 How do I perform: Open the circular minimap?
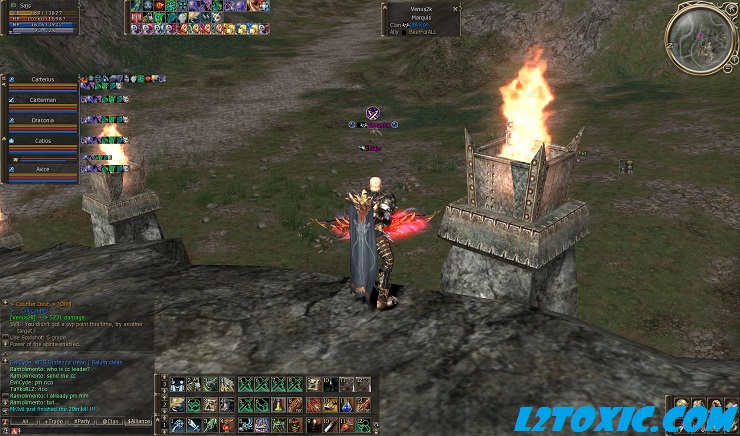click(702, 37)
